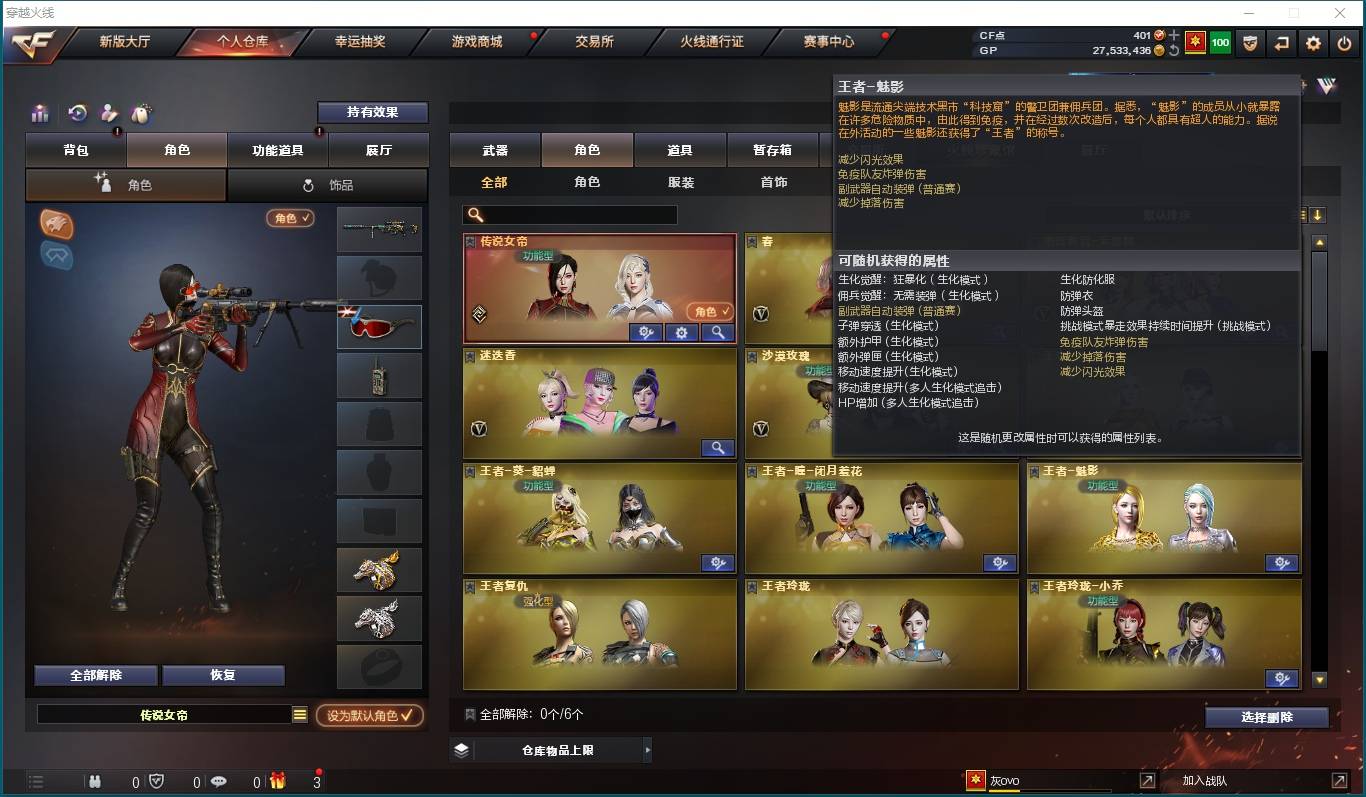Select the magnifier icon on 传说女帝 card

(x=718, y=332)
